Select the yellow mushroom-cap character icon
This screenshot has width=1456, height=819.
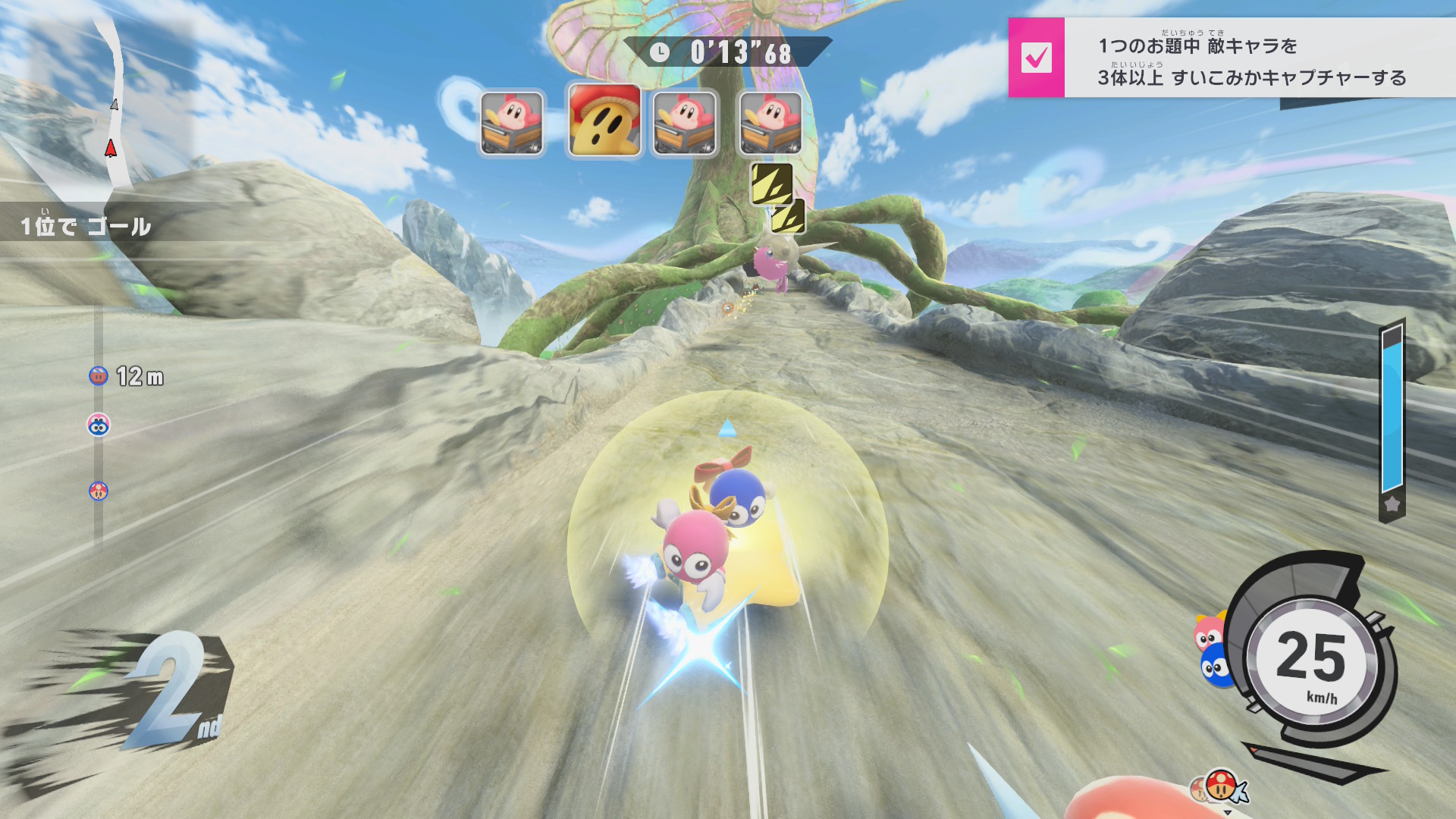point(604,121)
